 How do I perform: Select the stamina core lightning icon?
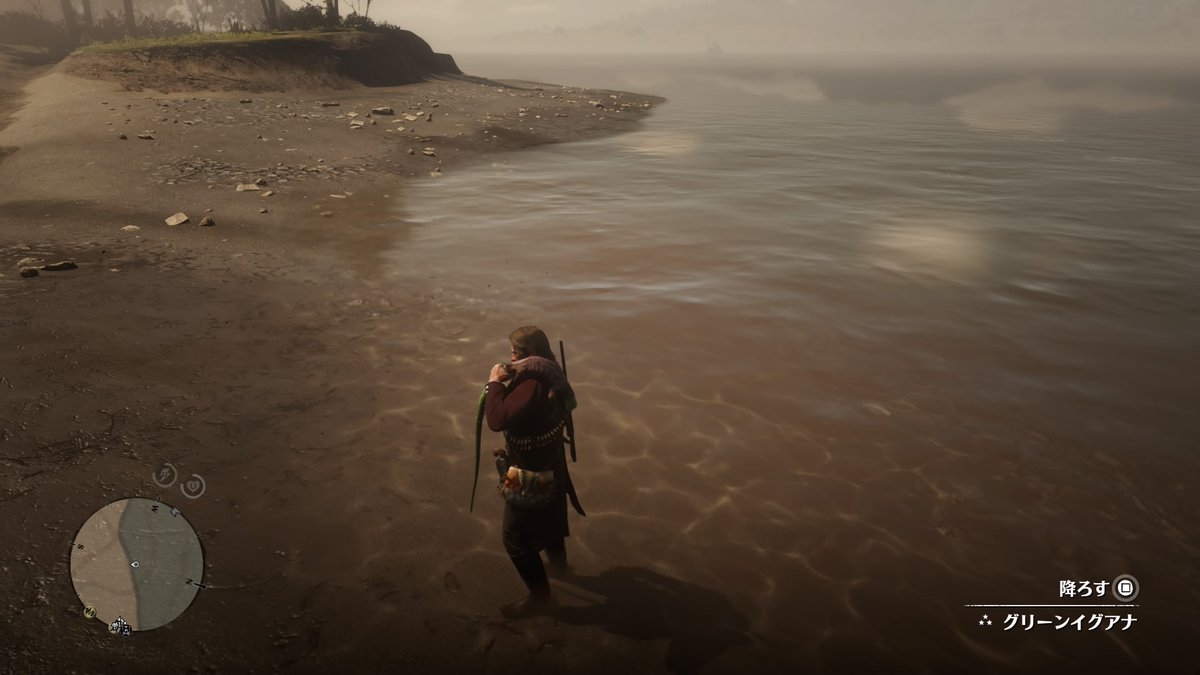165,475
